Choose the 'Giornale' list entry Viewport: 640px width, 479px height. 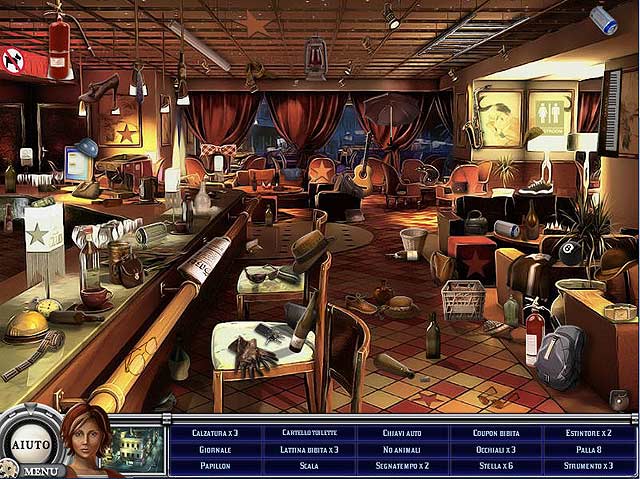(216, 449)
